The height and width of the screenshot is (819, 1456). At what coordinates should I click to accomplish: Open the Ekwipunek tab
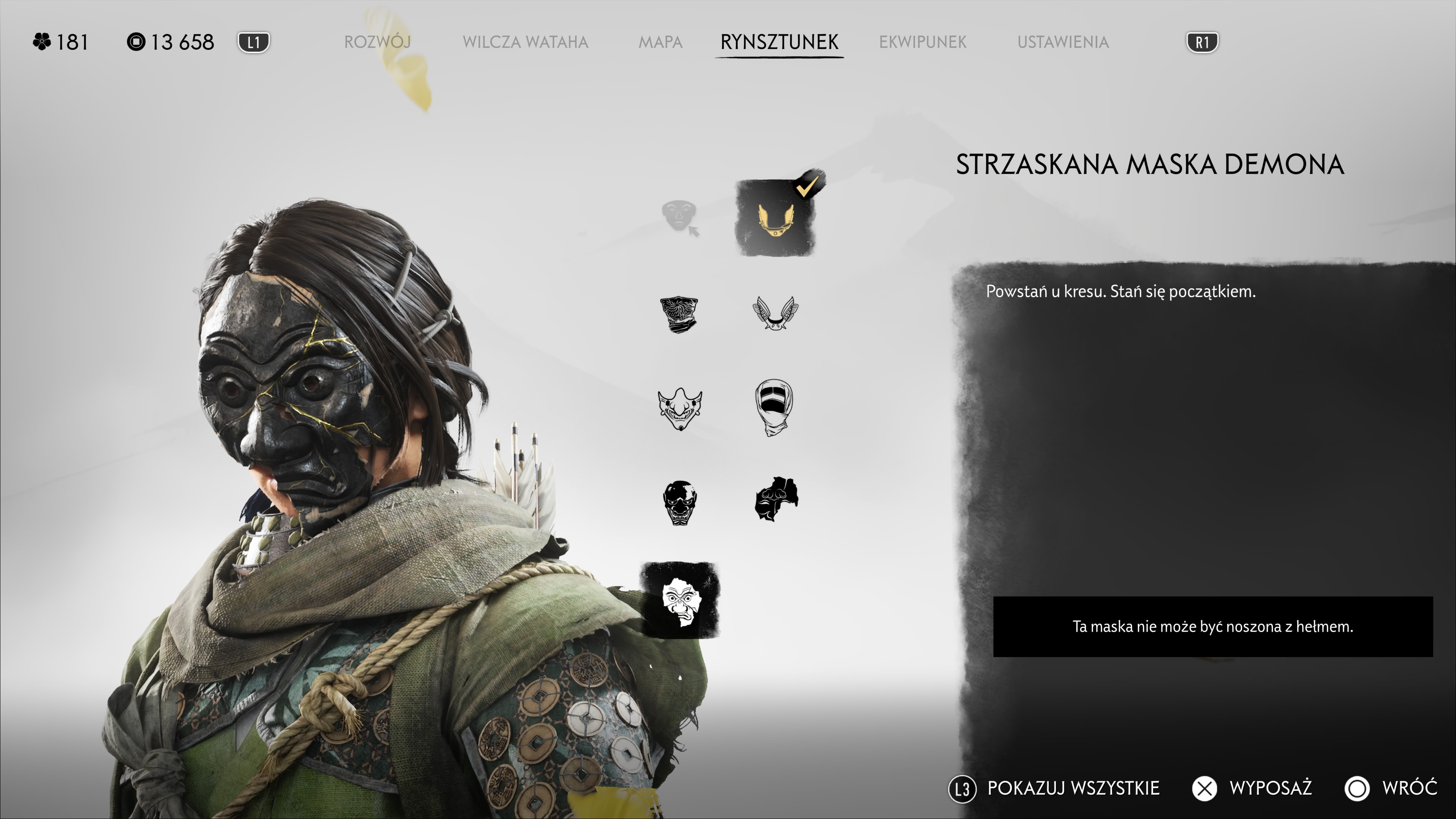(x=923, y=42)
